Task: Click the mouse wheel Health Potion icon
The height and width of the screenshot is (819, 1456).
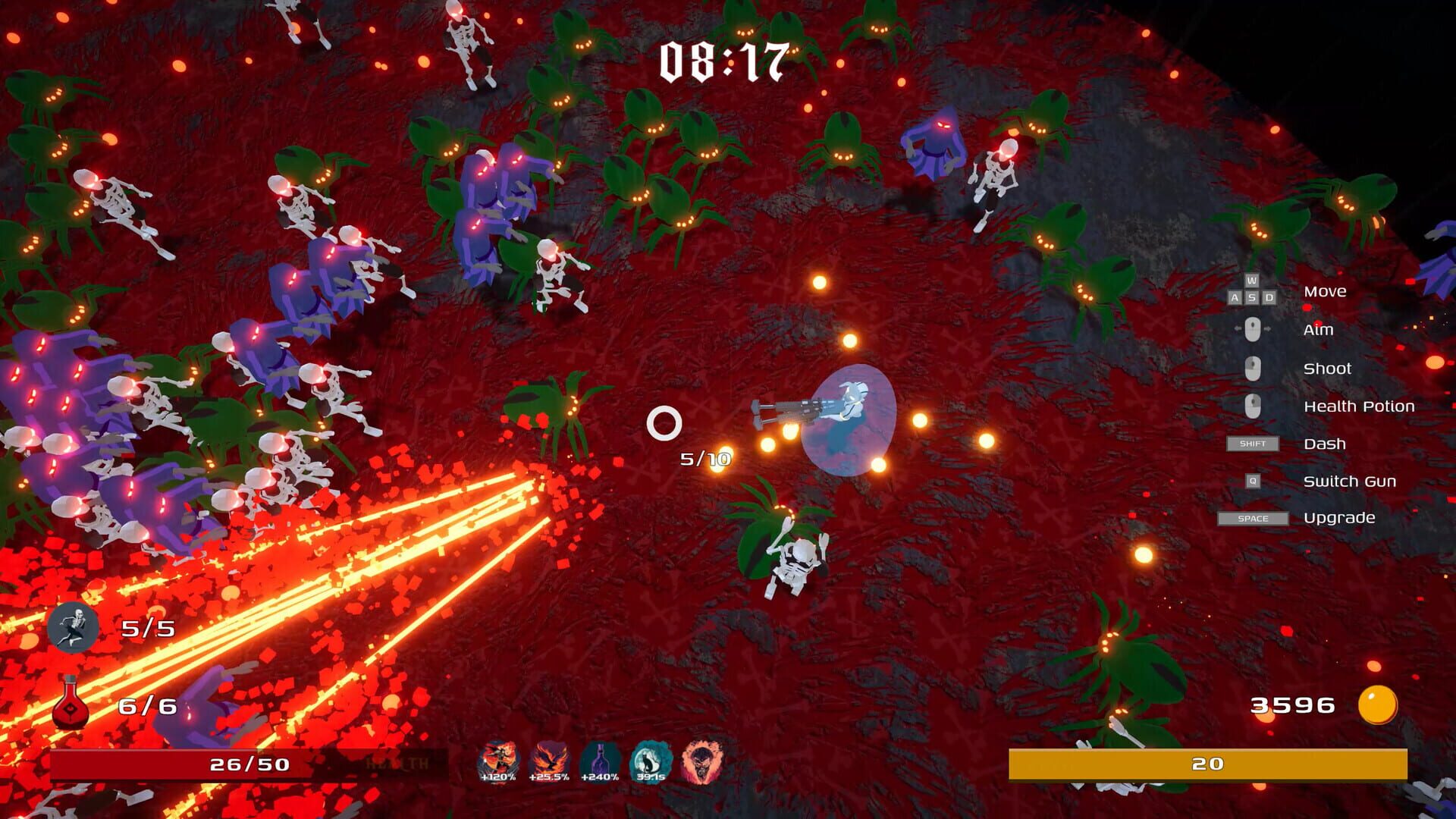Action: 1253,406
